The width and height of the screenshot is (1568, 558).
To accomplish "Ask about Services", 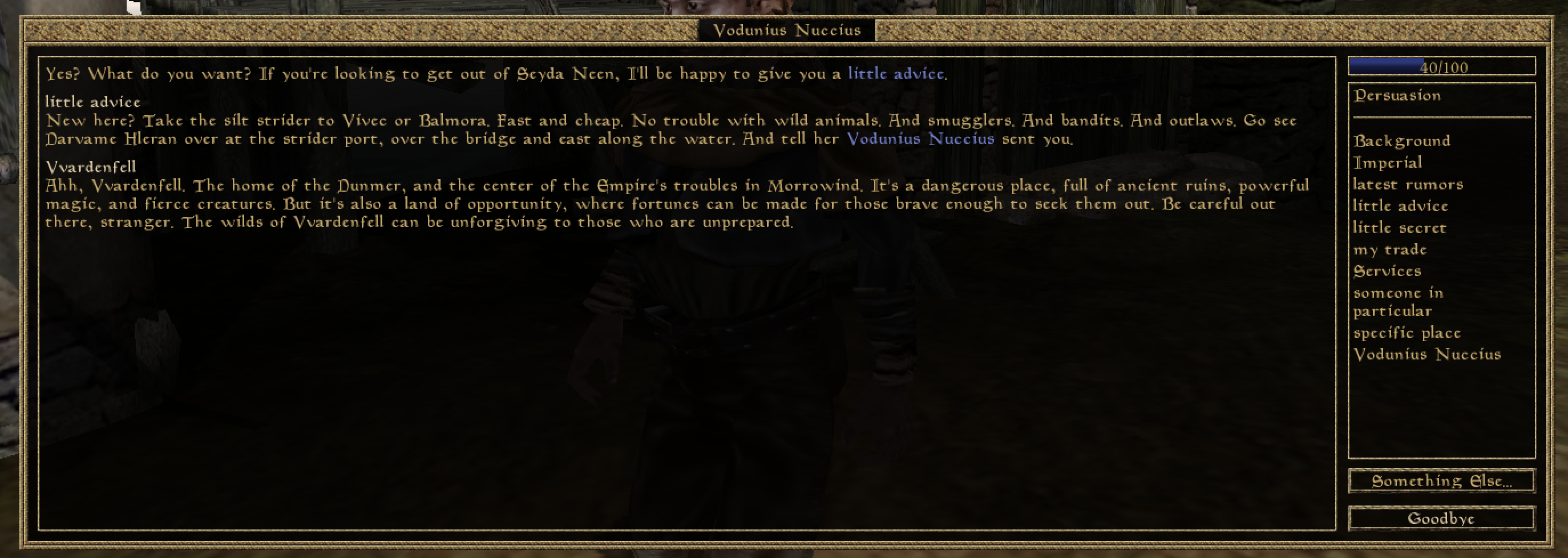I will click(x=1387, y=272).
